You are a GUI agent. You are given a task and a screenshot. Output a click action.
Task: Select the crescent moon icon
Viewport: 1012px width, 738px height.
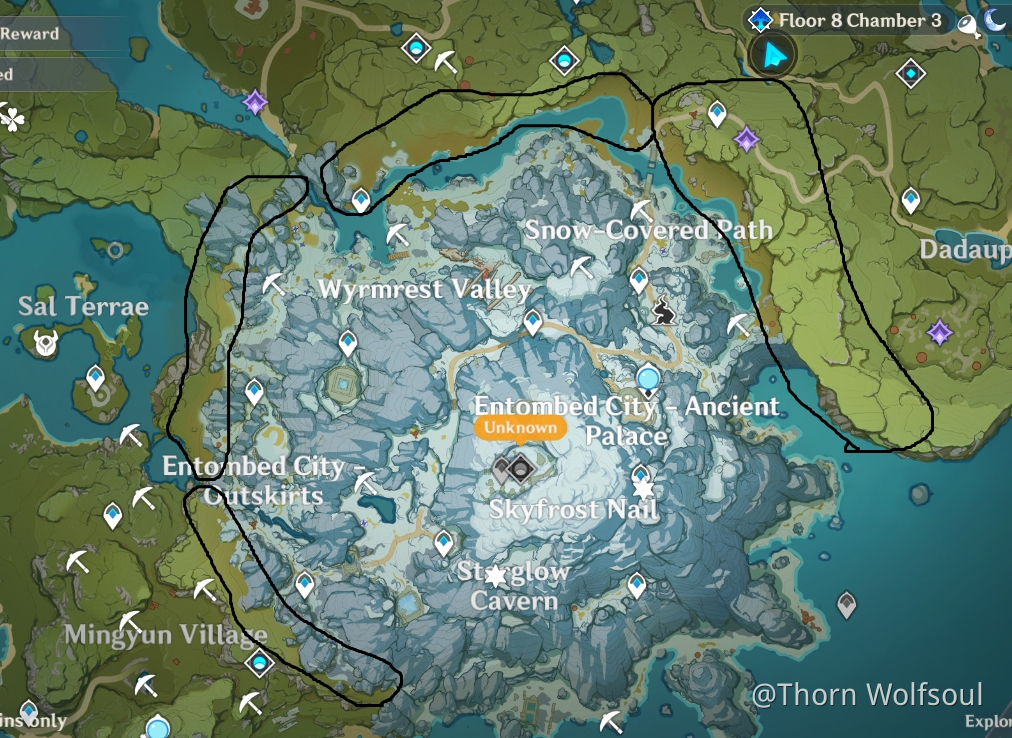pyautogui.click(x=994, y=20)
